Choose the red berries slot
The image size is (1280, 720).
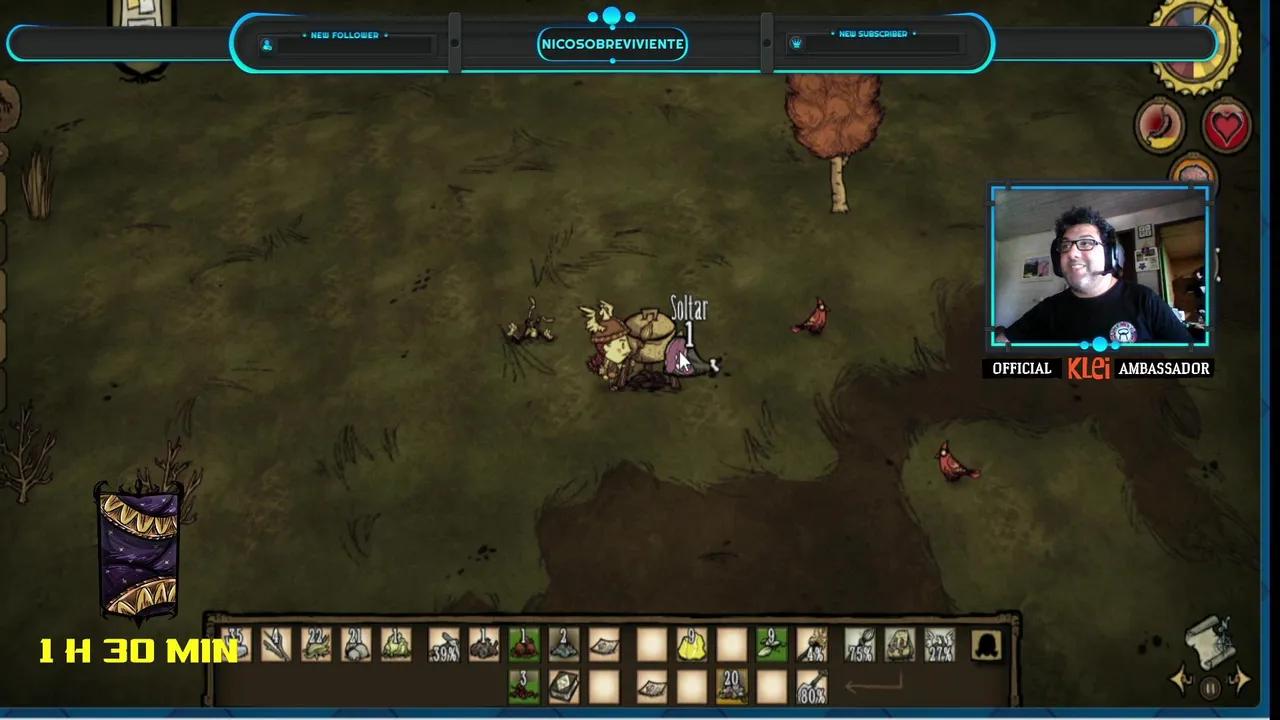point(523,645)
